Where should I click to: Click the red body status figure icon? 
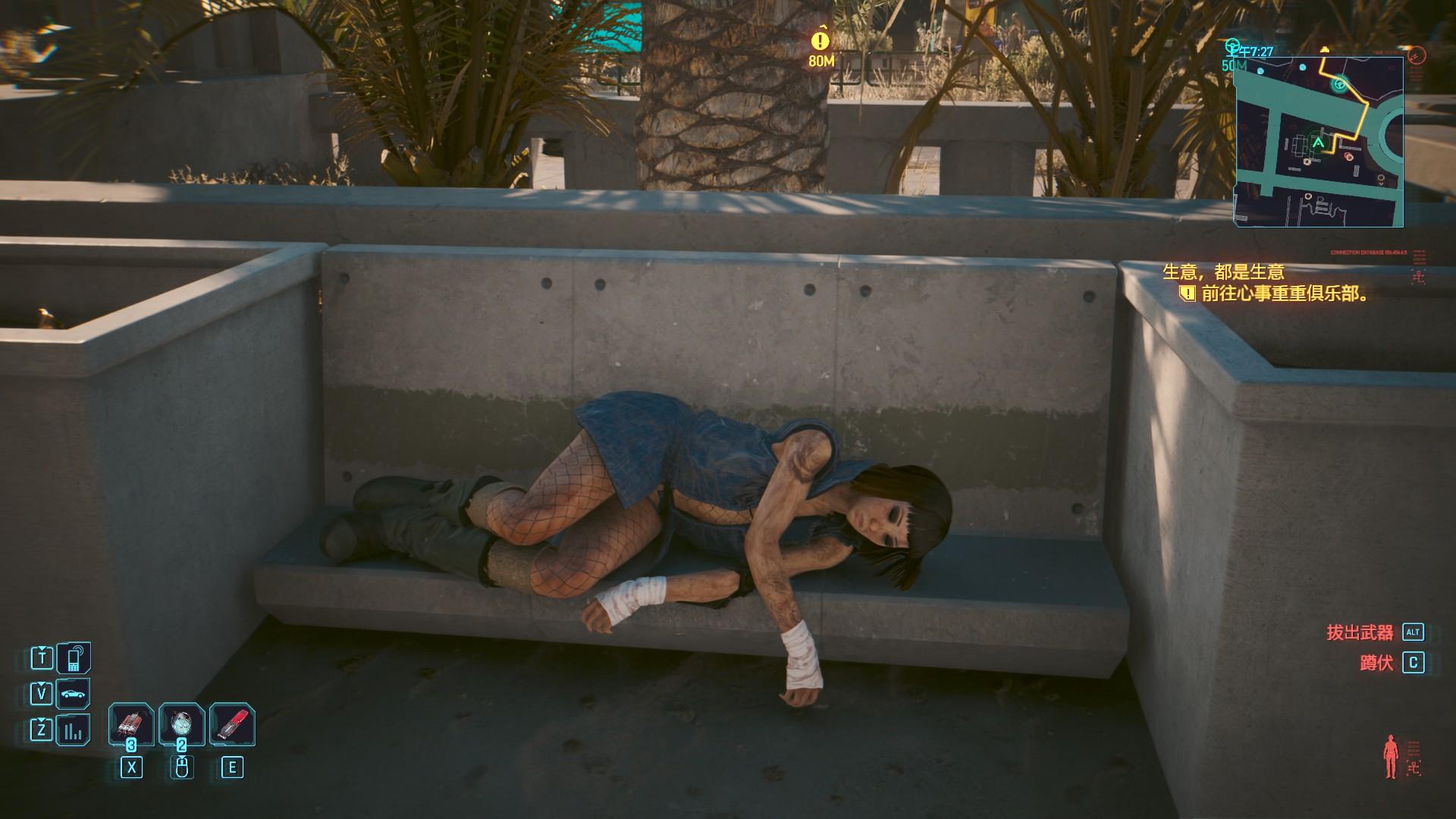tap(1390, 756)
